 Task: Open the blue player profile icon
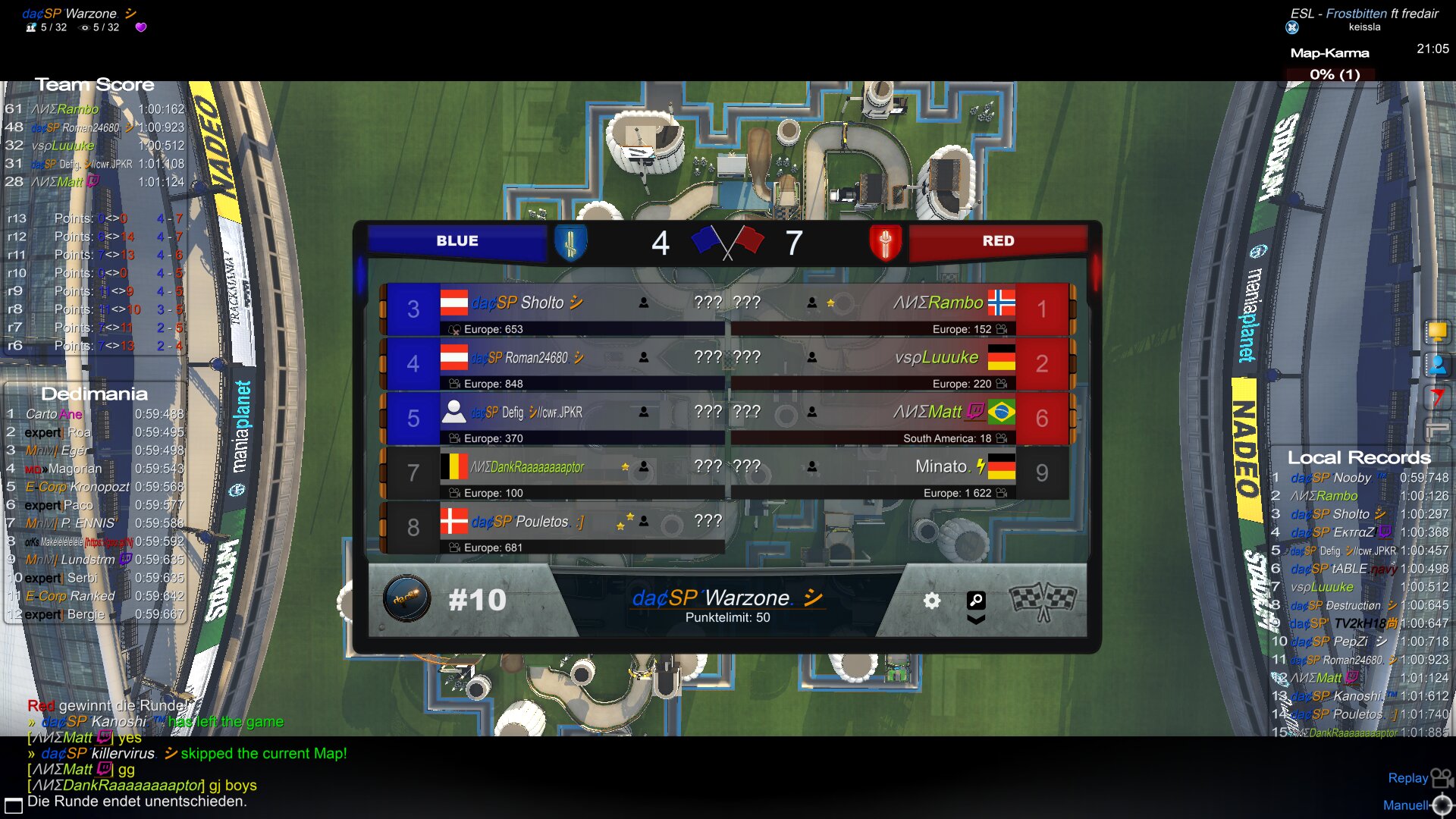(x=1437, y=365)
